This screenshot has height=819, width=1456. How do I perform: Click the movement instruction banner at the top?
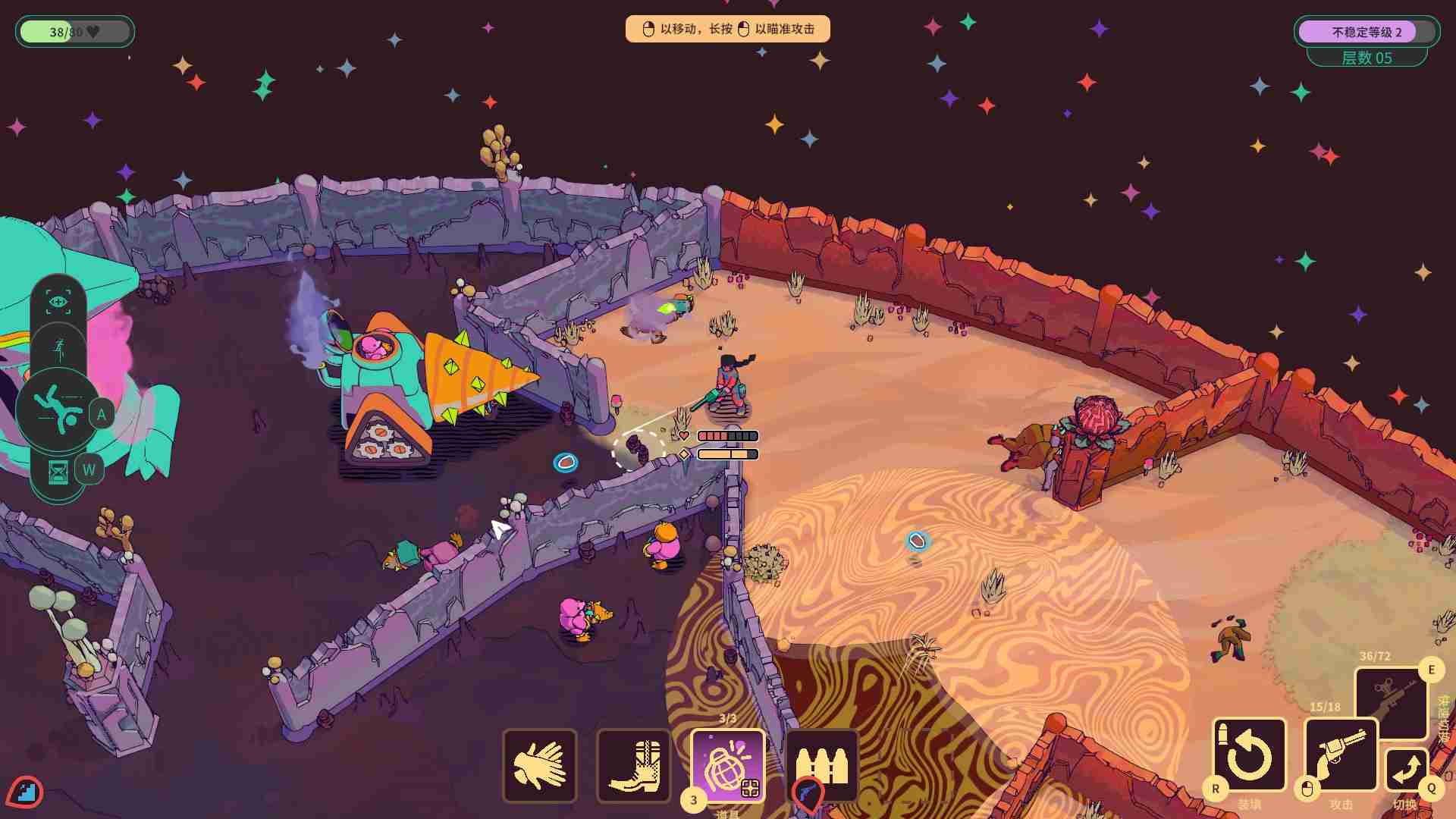(x=727, y=28)
